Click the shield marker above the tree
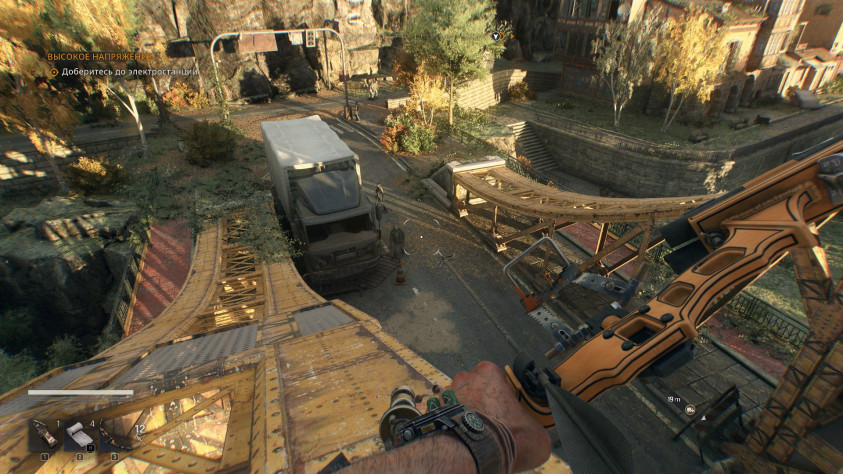The image size is (843, 474). pyautogui.click(x=494, y=36)
